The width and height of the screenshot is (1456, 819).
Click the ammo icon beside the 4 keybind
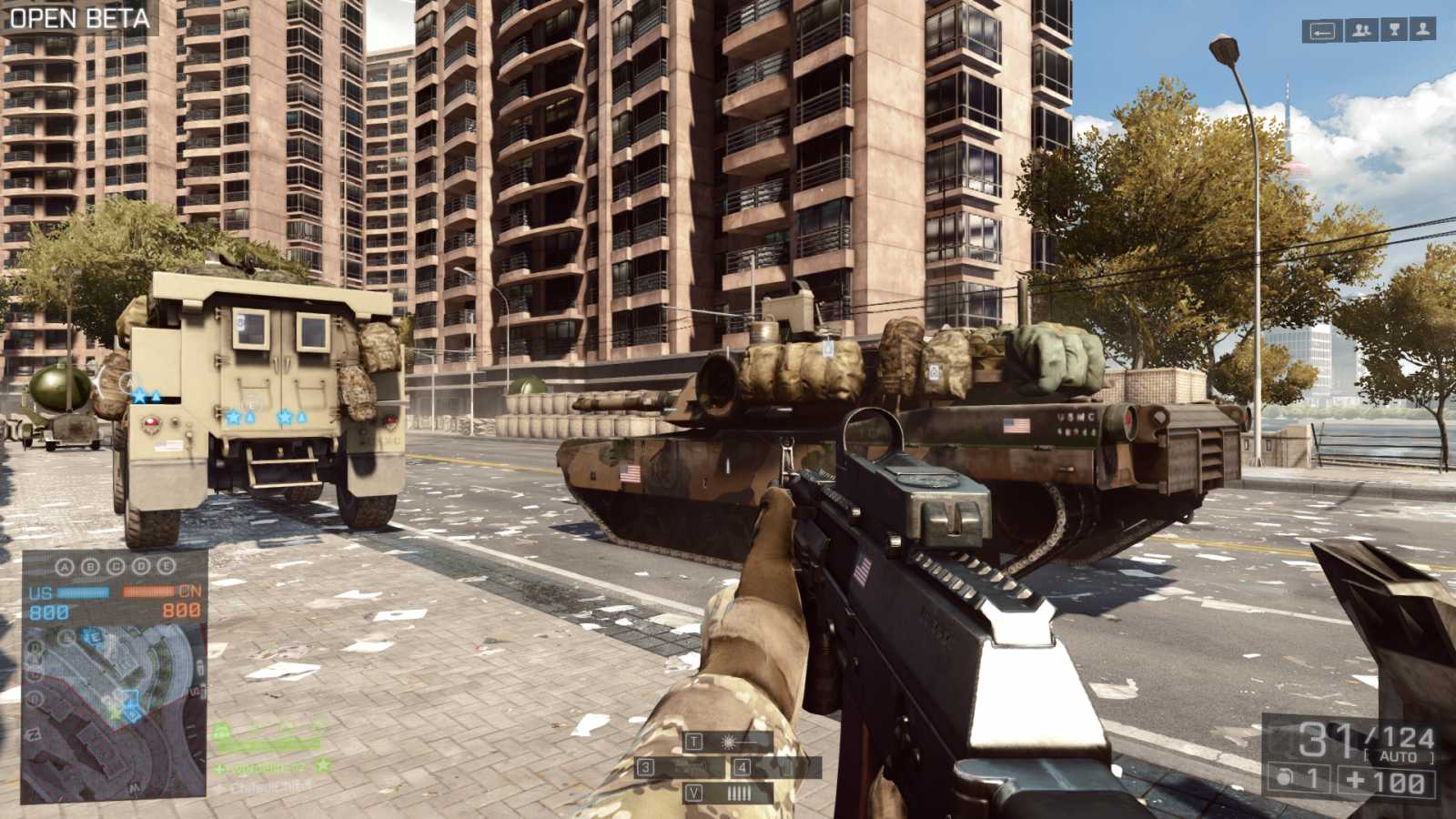point(784,767)
